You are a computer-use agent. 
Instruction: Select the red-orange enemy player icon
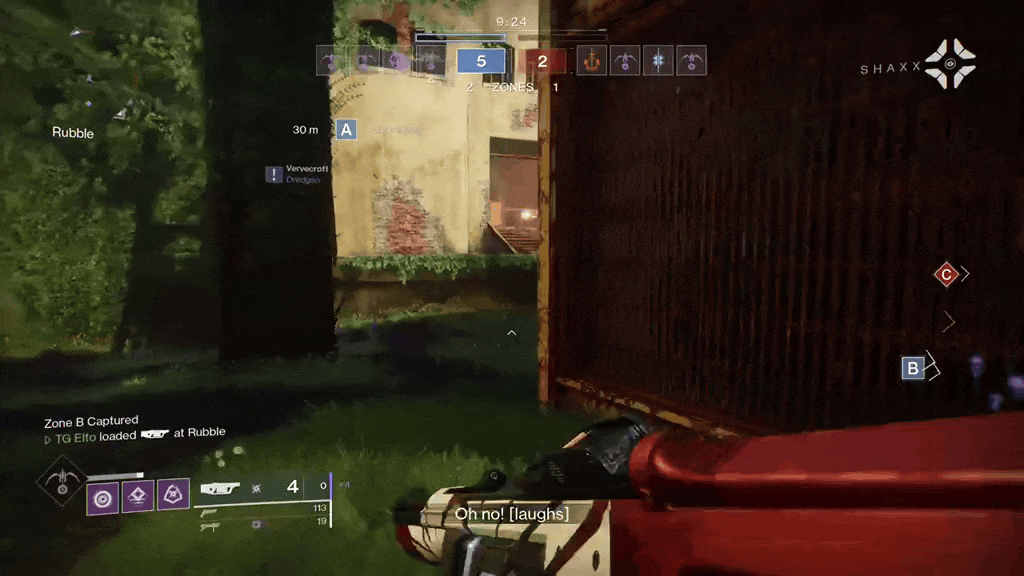click(x=592, y=61)
